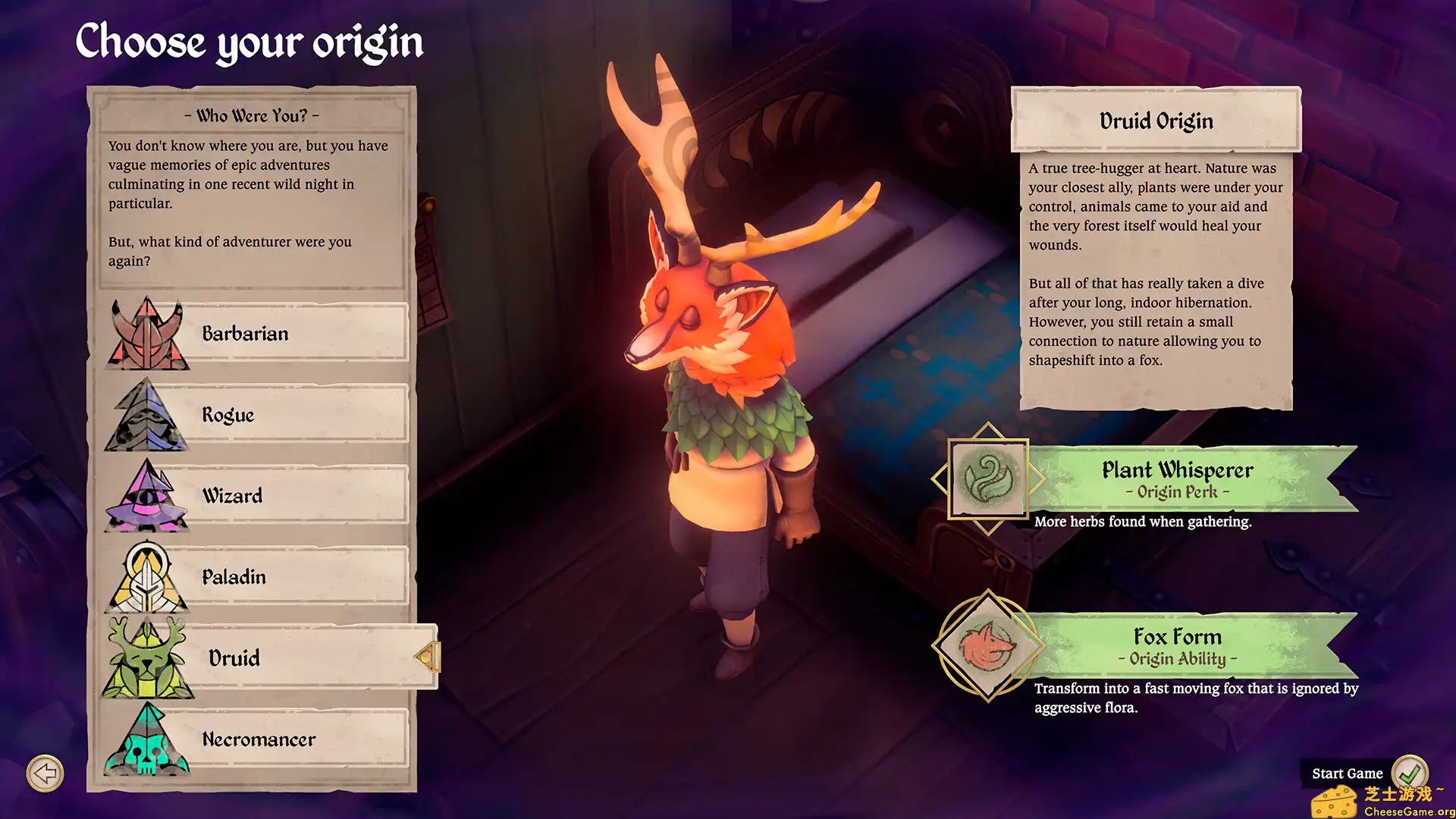This screenshot has height=819, width=1456.
Task: Open the Druid Origin panel header
Action: pyautogui.click(x=1156, y=120)
